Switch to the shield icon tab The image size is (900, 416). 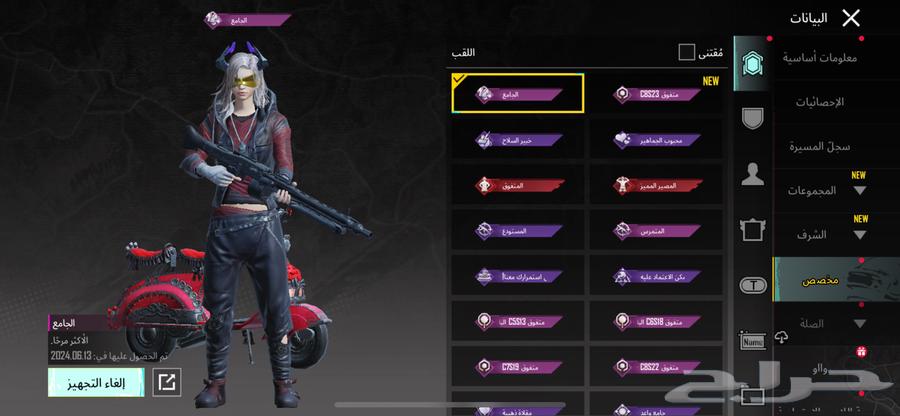(x=753, y=118)
